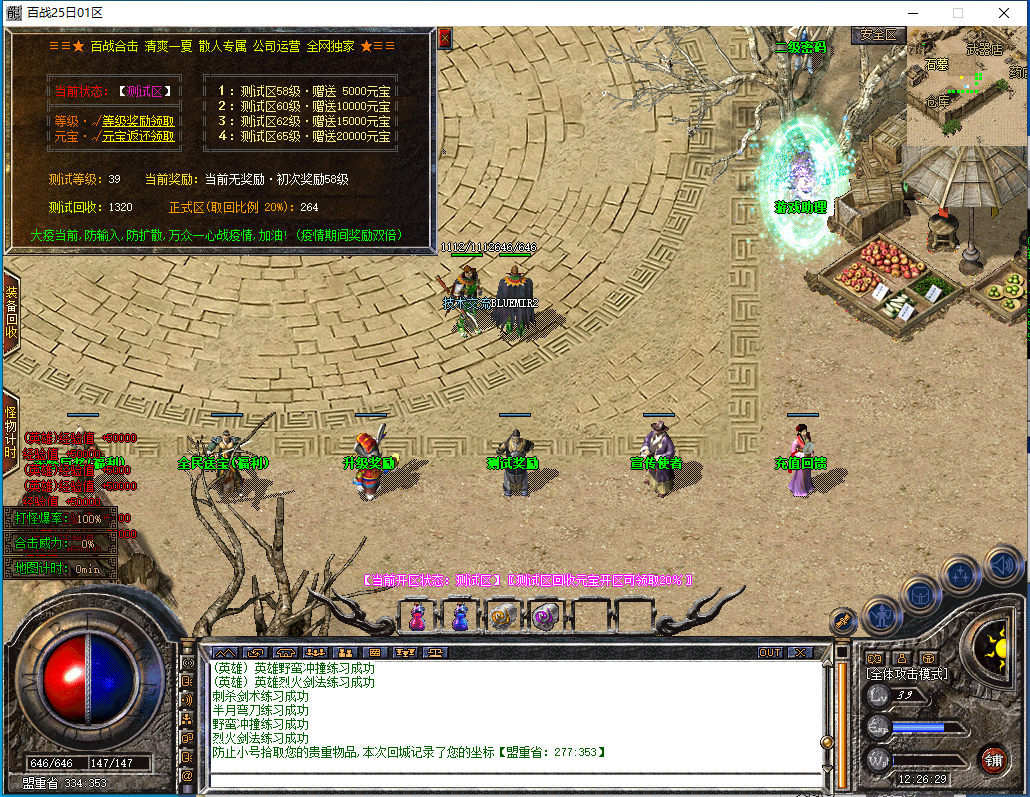This screenshot has width=1030, height=797.
Task: Close the chat window with its X button
Action: [x=800, y=652]
